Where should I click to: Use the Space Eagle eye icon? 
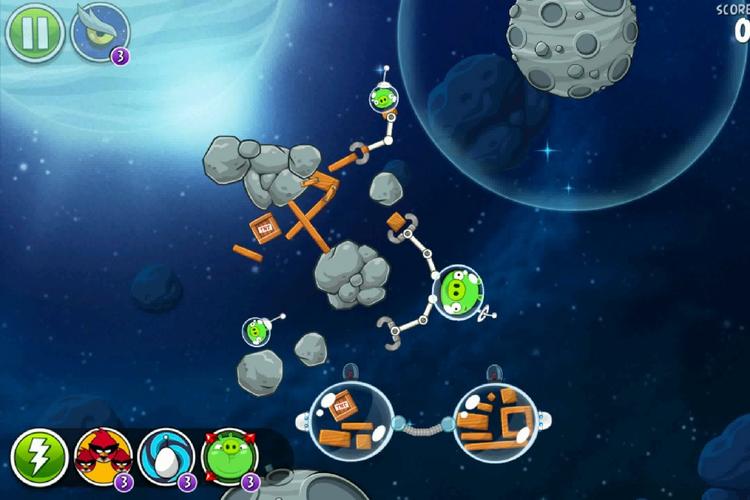pos(100,32)
